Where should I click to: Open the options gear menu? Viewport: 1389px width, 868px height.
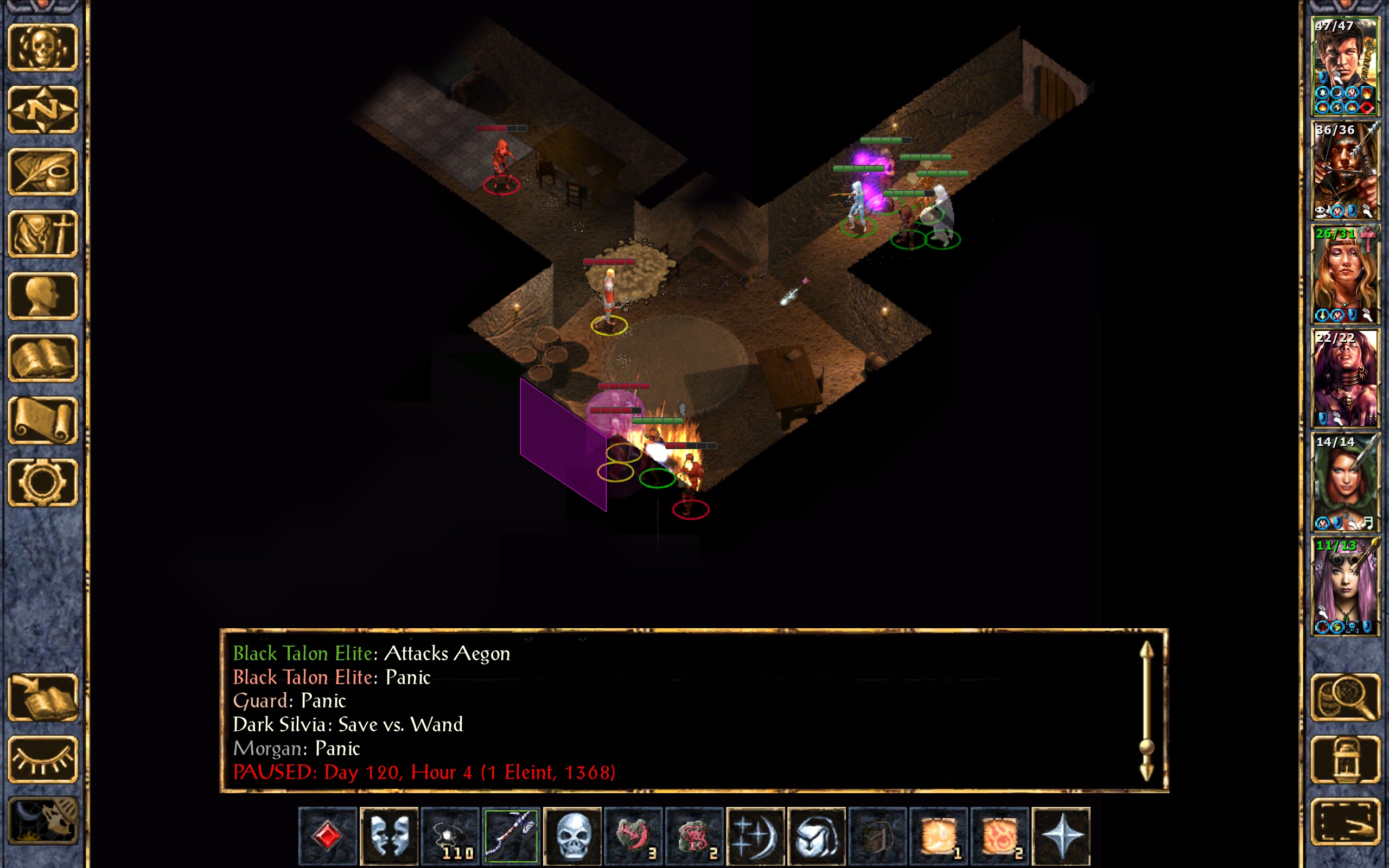42,483
